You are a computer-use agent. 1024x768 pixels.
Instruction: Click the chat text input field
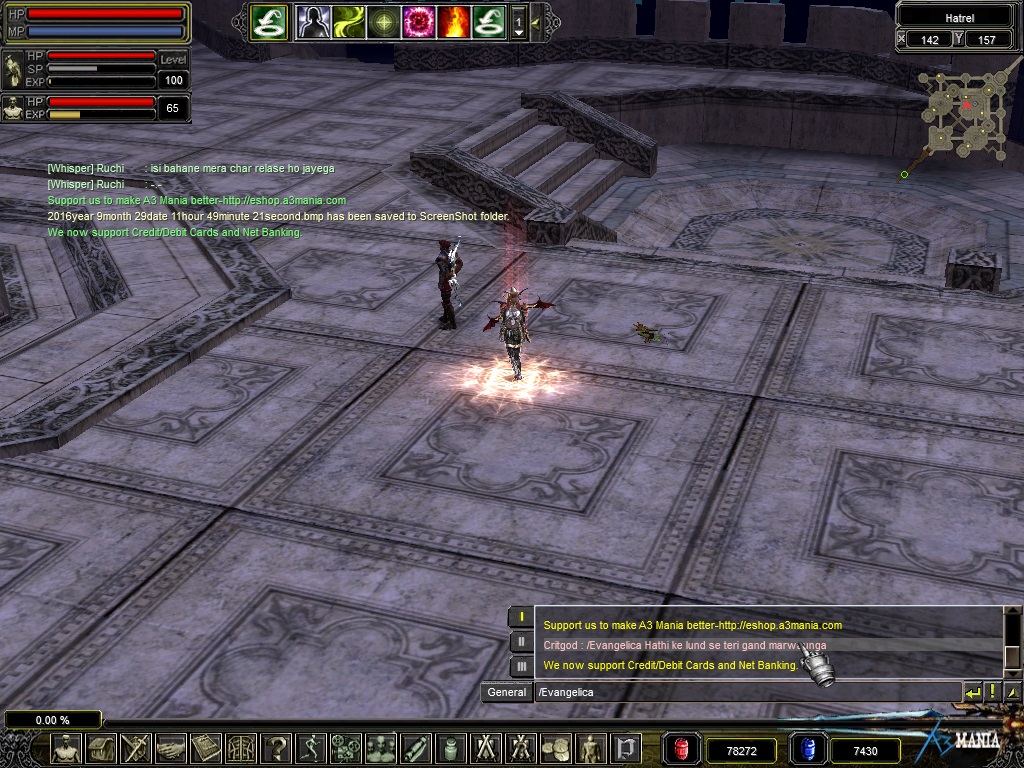tap(745, 692)
